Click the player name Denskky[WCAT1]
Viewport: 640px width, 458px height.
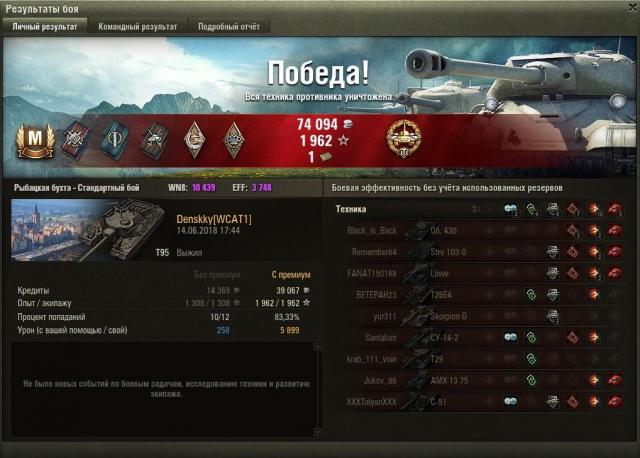(x=213, y=217)
